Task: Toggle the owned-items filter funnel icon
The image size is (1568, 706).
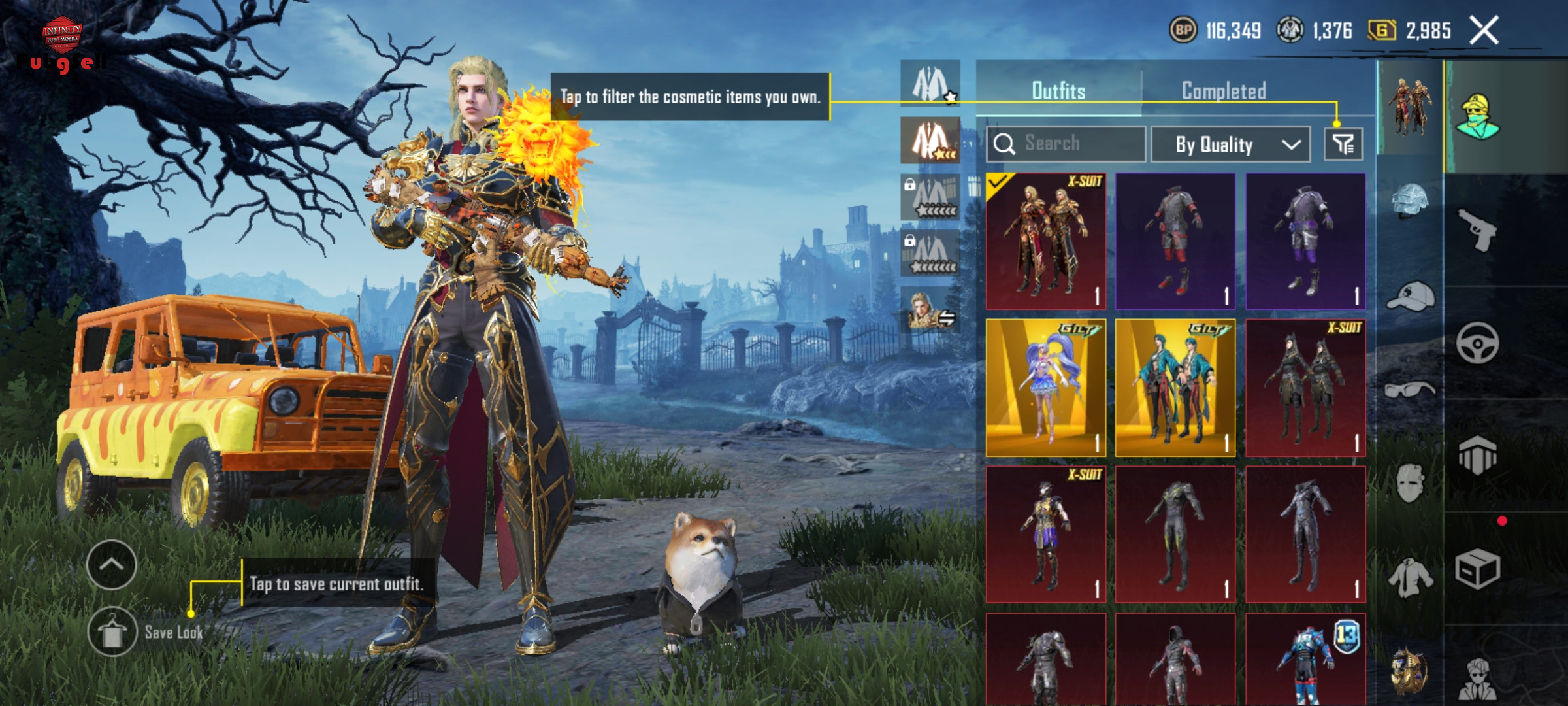Action: pos(1343,144)
